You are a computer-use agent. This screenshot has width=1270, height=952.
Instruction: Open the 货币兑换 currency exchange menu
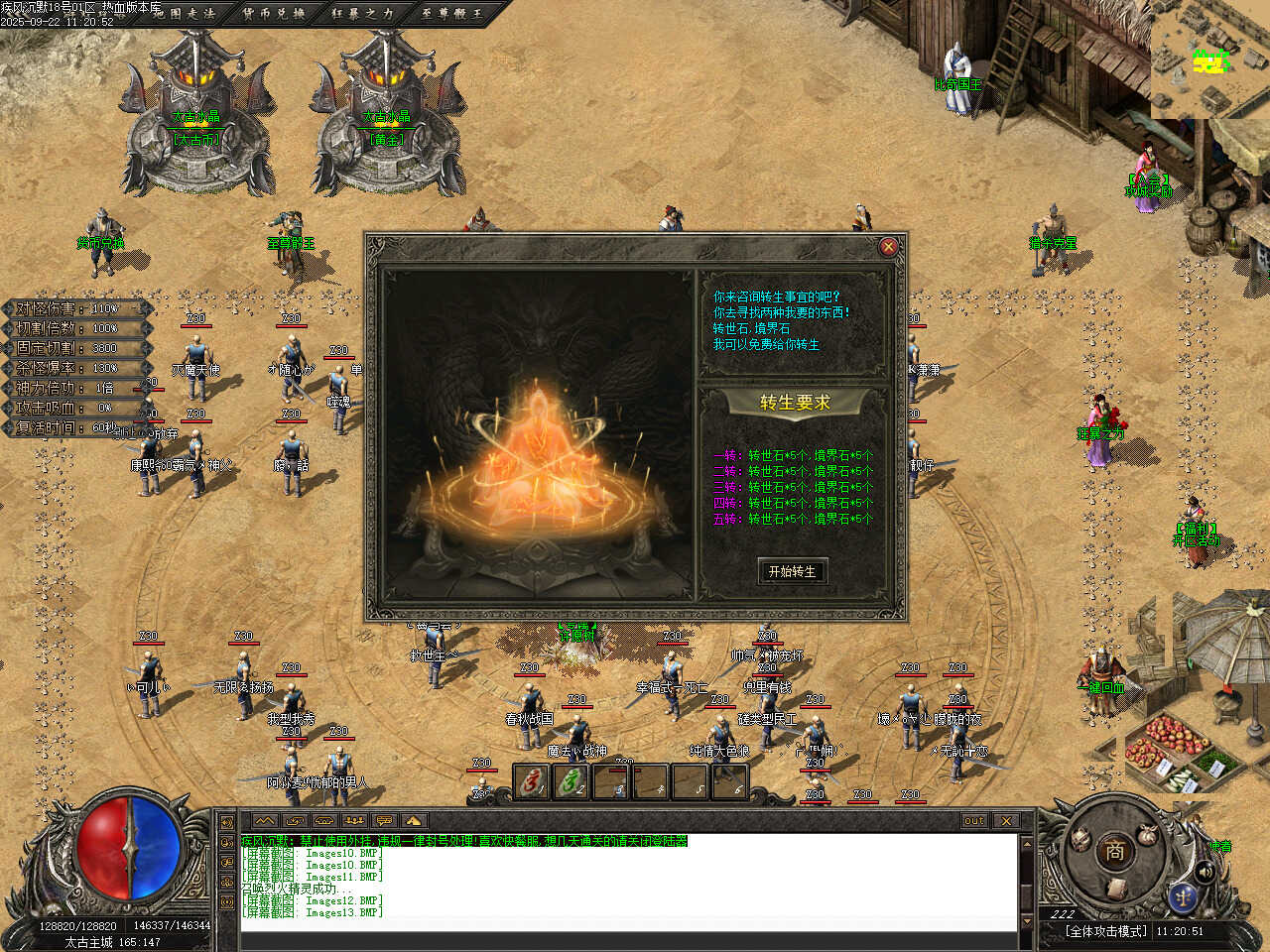[274, 14]
